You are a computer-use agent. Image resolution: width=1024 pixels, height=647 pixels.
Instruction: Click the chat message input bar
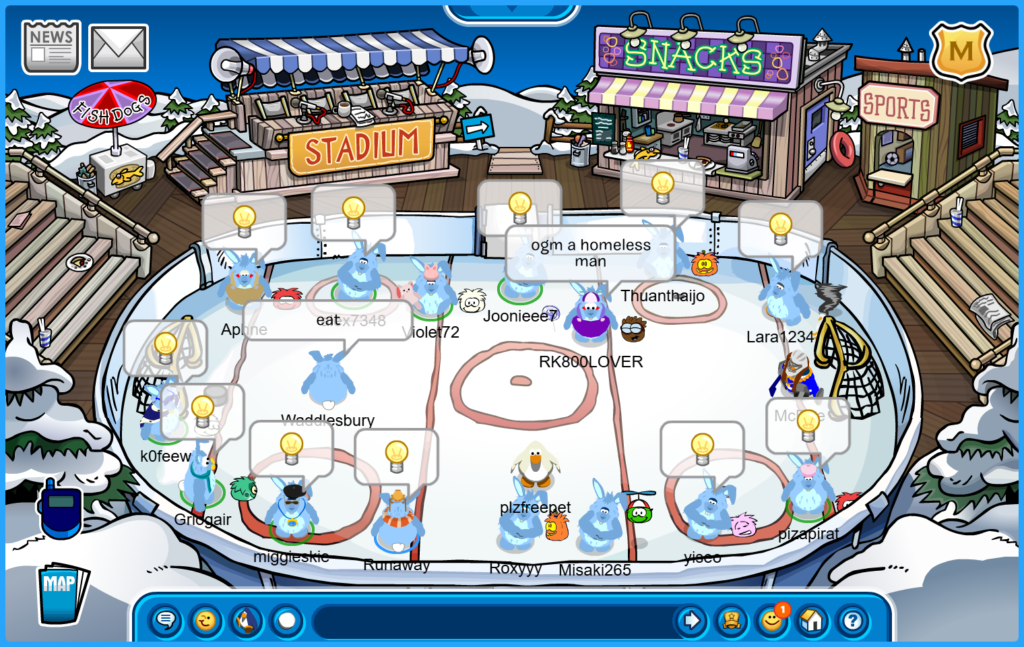pyautogui.click(x=490, y=621)
